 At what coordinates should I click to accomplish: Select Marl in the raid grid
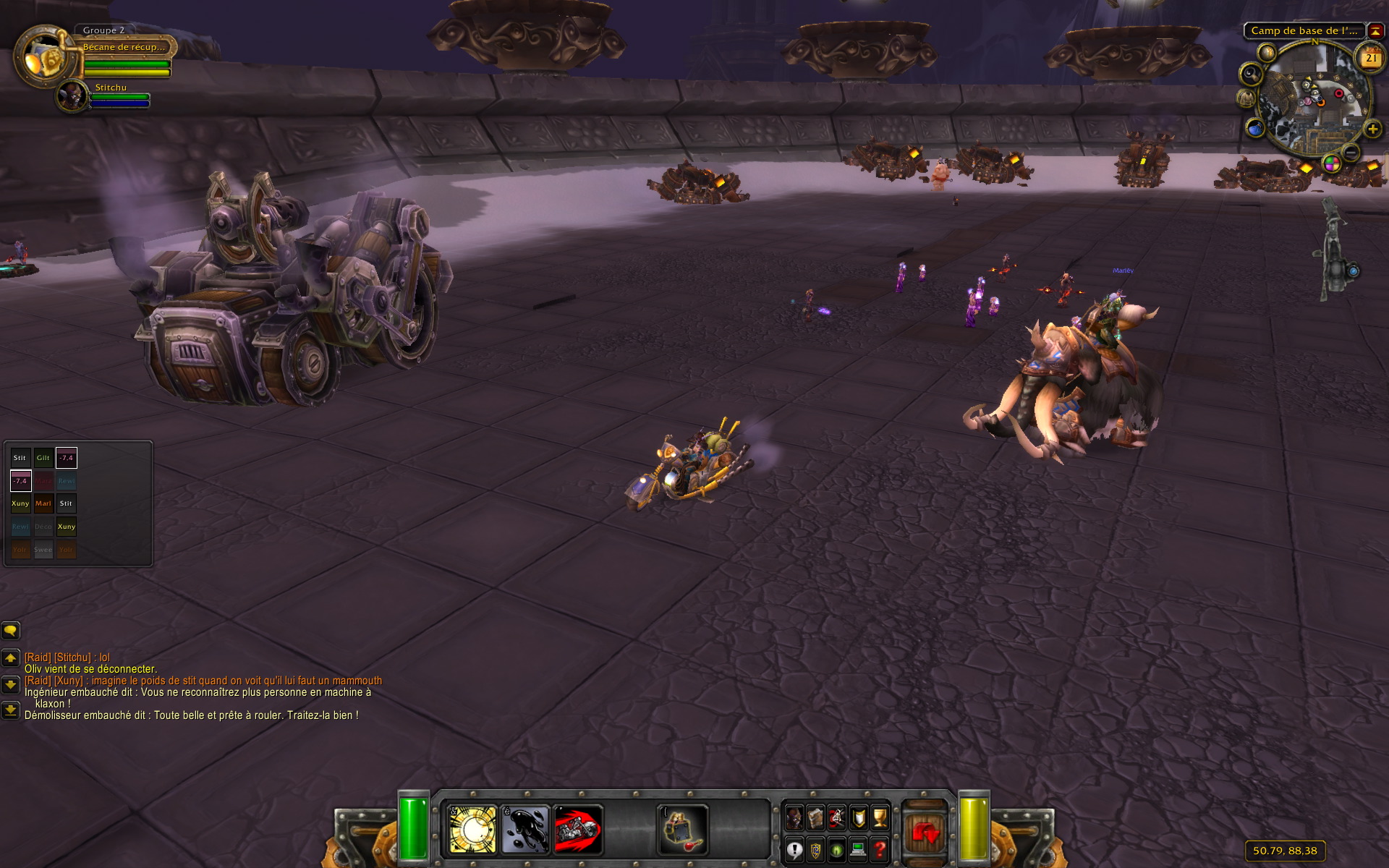(43, 503)
